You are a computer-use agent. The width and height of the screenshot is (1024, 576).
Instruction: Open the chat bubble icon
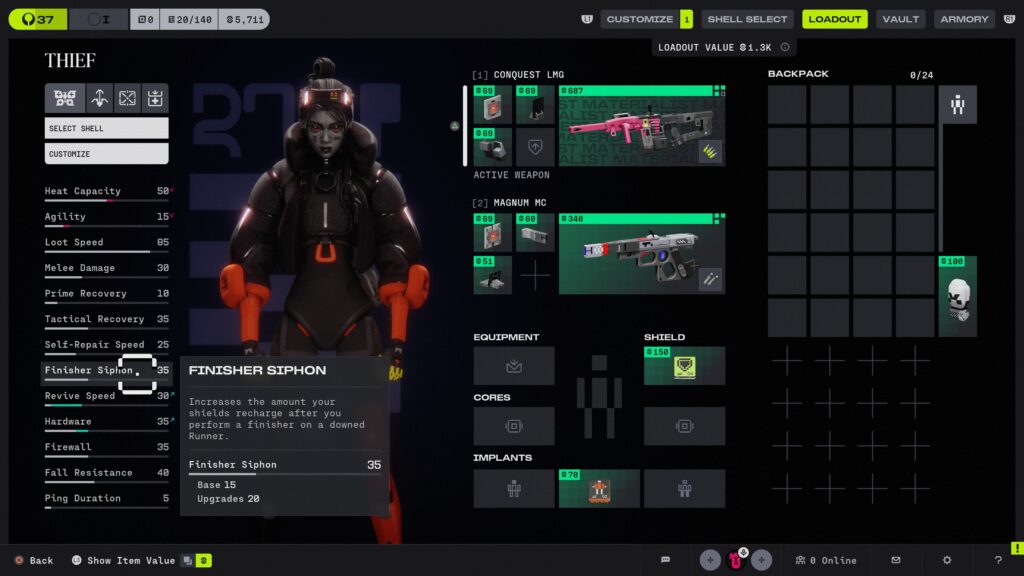tap(666, 560)
